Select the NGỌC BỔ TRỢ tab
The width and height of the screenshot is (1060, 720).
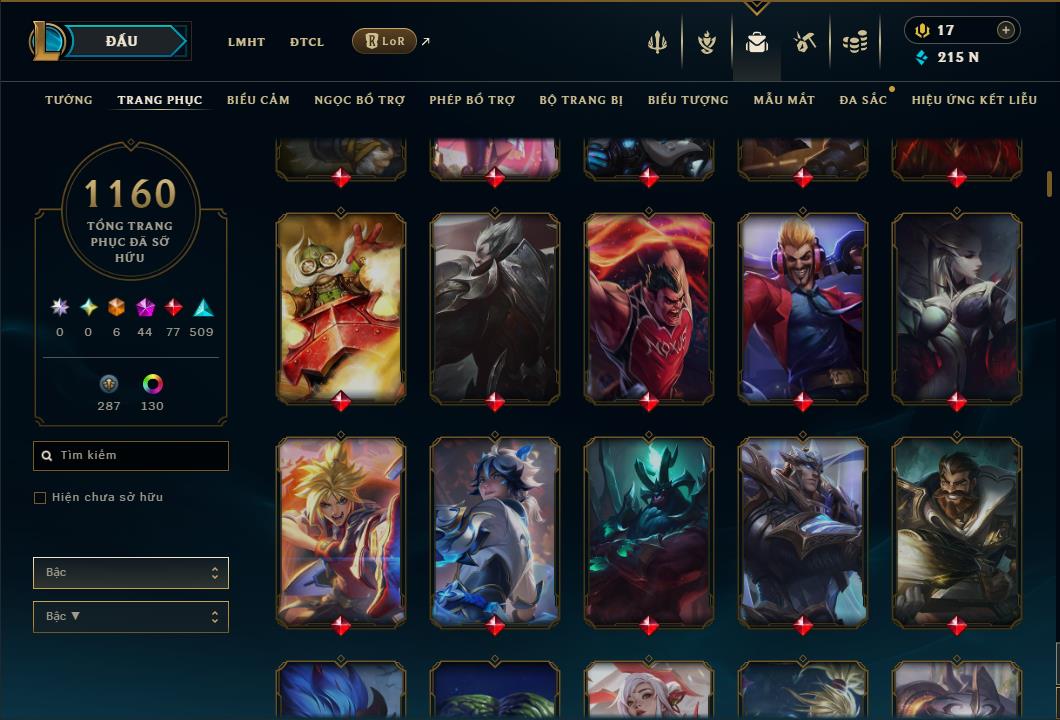pos(359,100)
